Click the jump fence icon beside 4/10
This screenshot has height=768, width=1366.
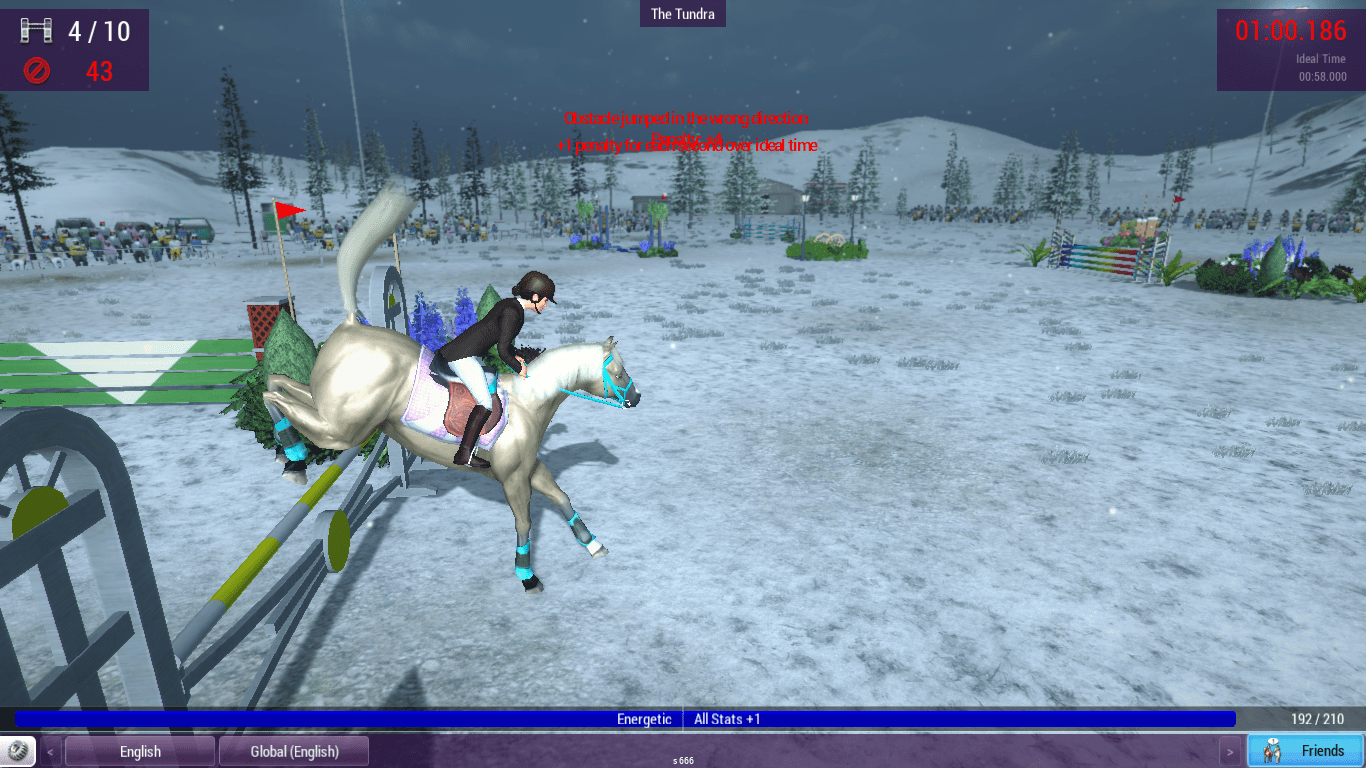click(x=39, y=29)
